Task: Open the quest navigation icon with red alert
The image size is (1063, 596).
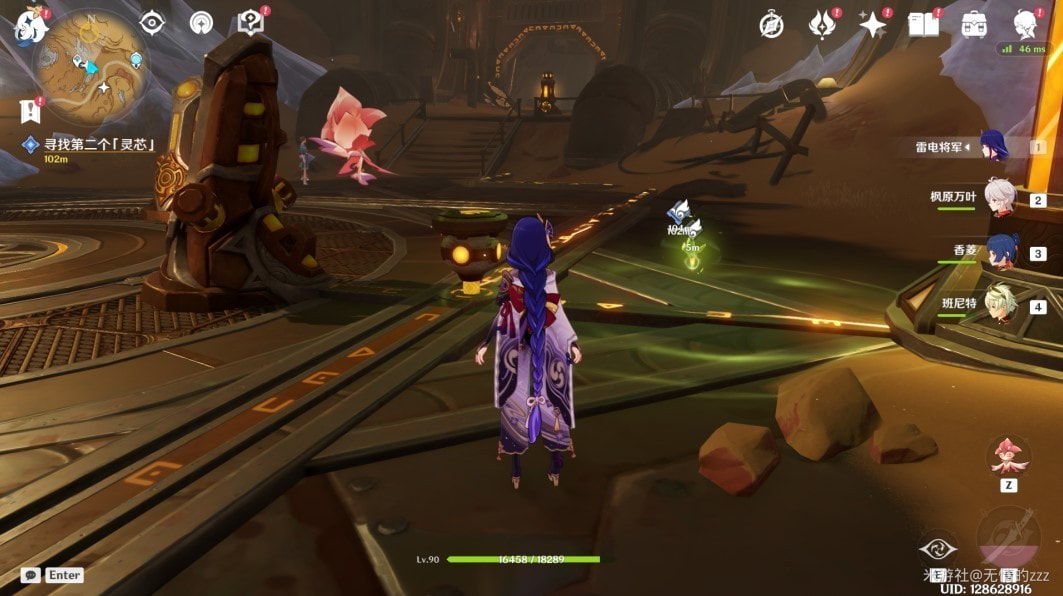Action: [x=251, y=23]
